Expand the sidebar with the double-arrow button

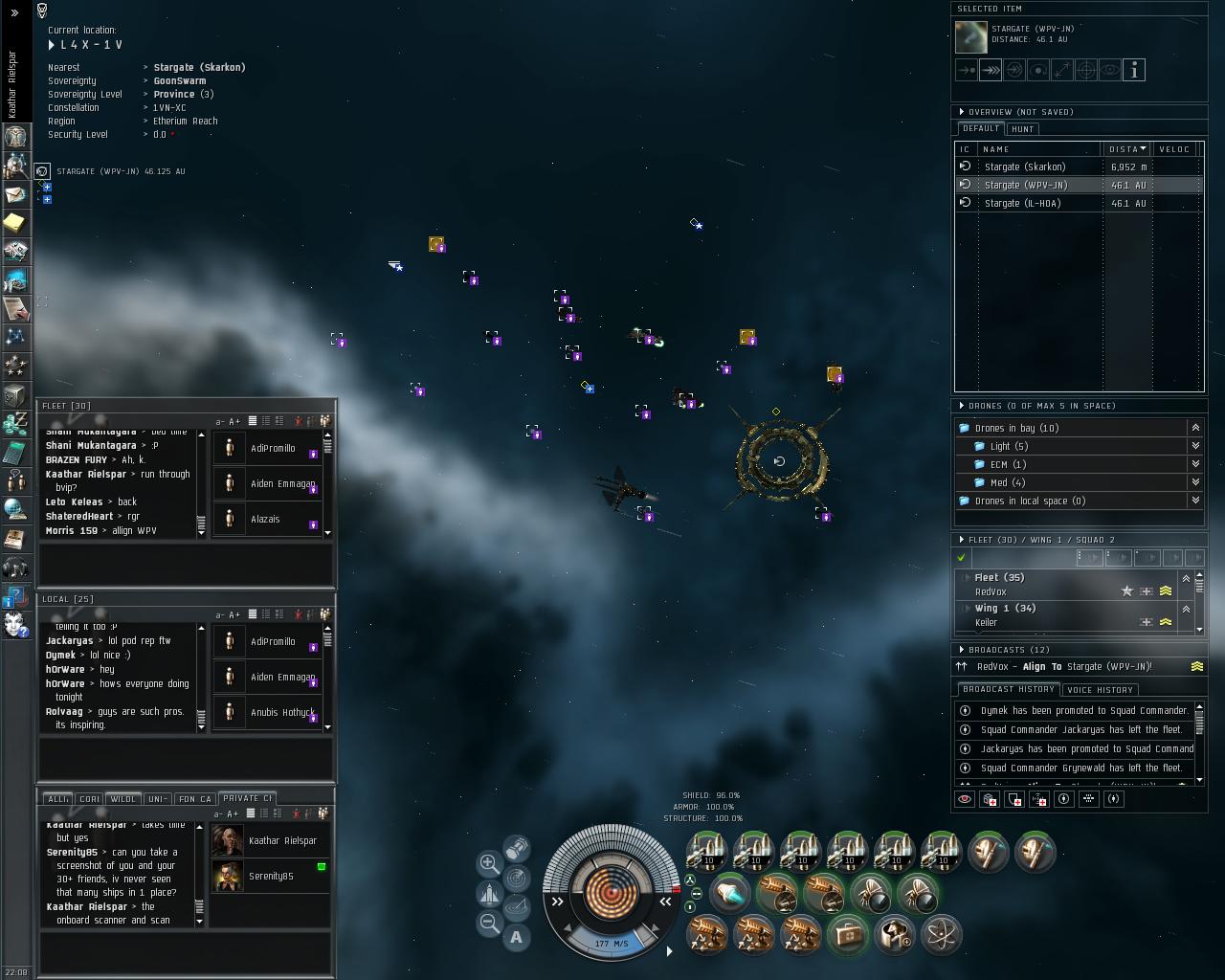pyautogui.click(x=14, y=13)
